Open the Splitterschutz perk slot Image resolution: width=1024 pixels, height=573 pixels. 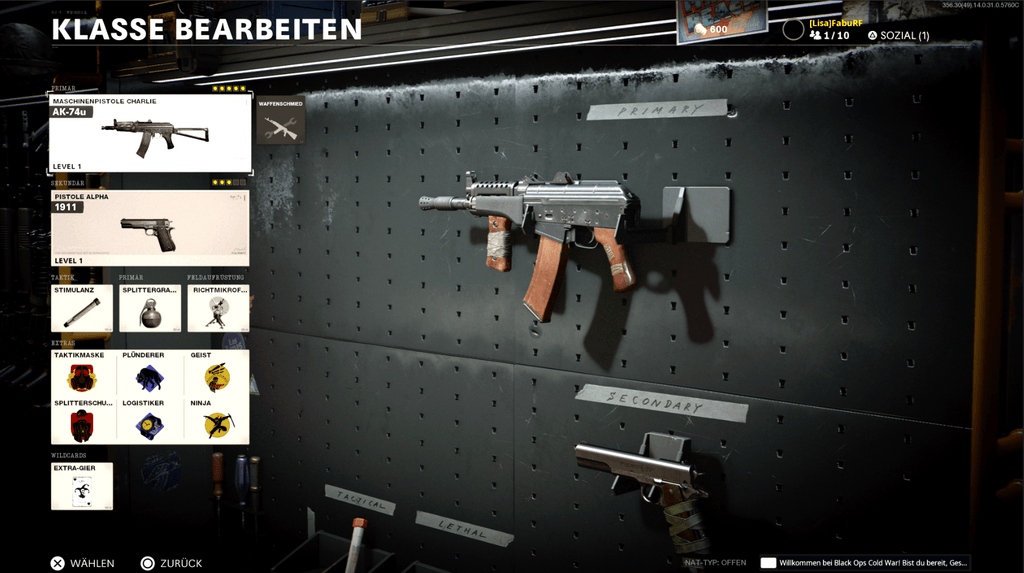[83, 420]
